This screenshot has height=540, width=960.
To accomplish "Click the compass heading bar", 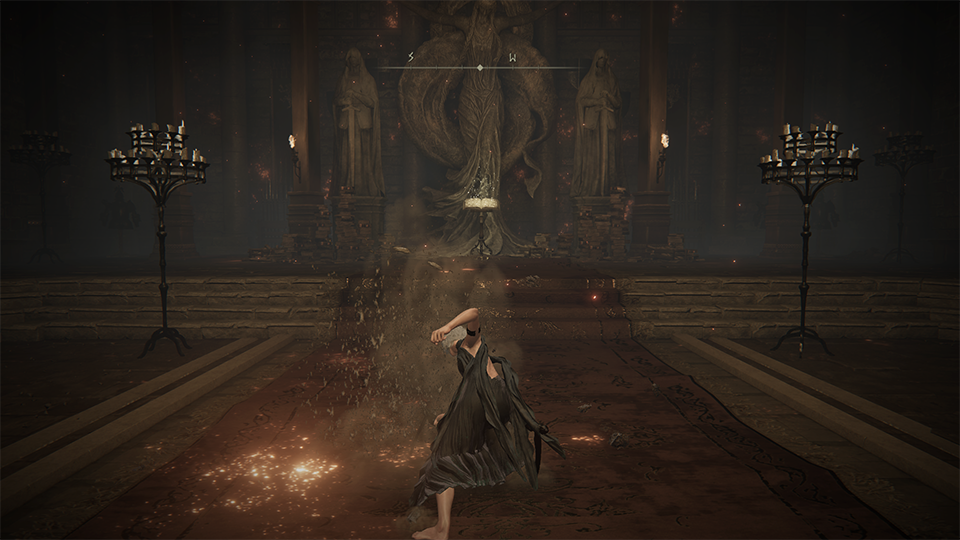I will (x=480, y=66).
